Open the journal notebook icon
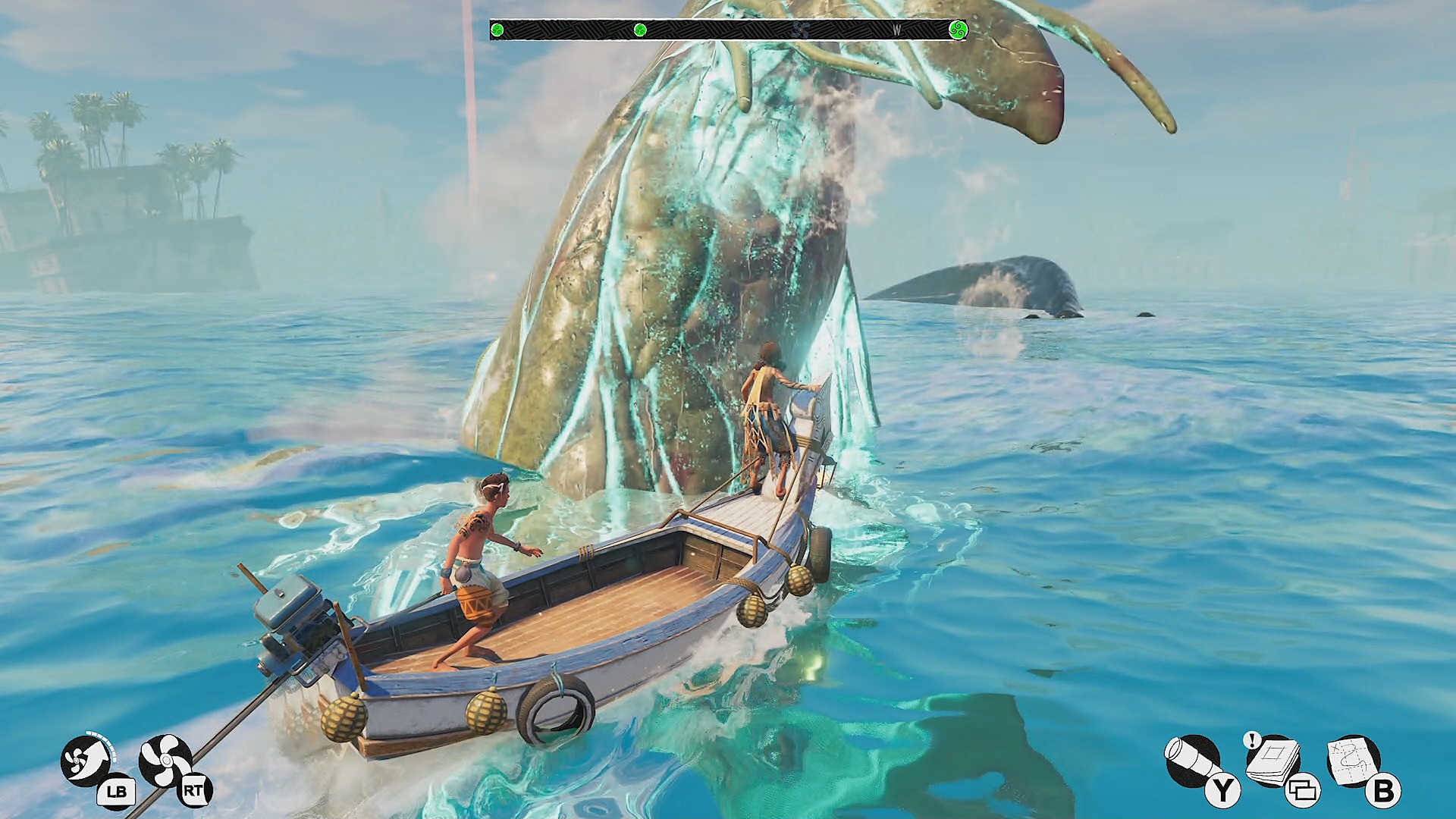The image size is (1456, 819). (1272, 761)
